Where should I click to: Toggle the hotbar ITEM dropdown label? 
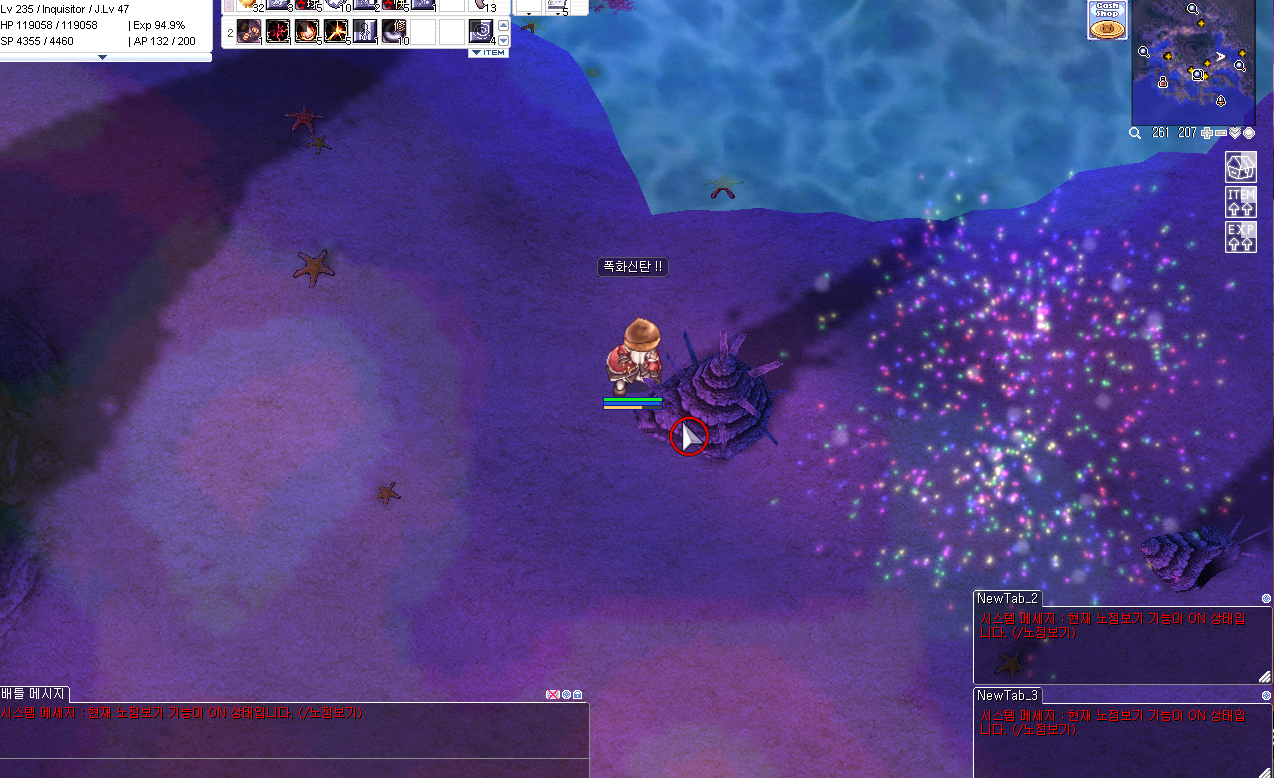coord(488,52)
